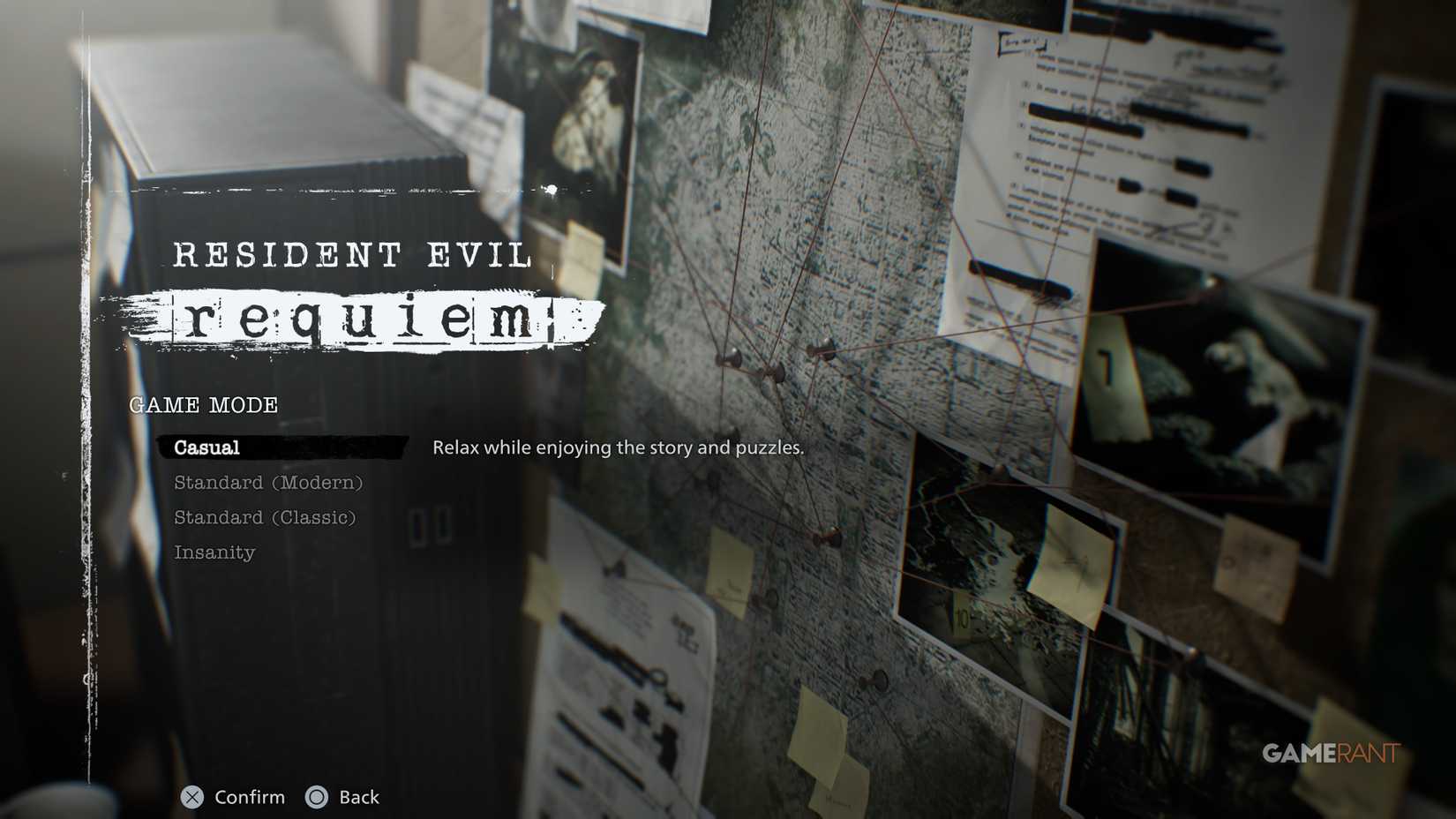Confirm the selected game mode
This screenshot has height=819, width=1456.
coord(234,798)
